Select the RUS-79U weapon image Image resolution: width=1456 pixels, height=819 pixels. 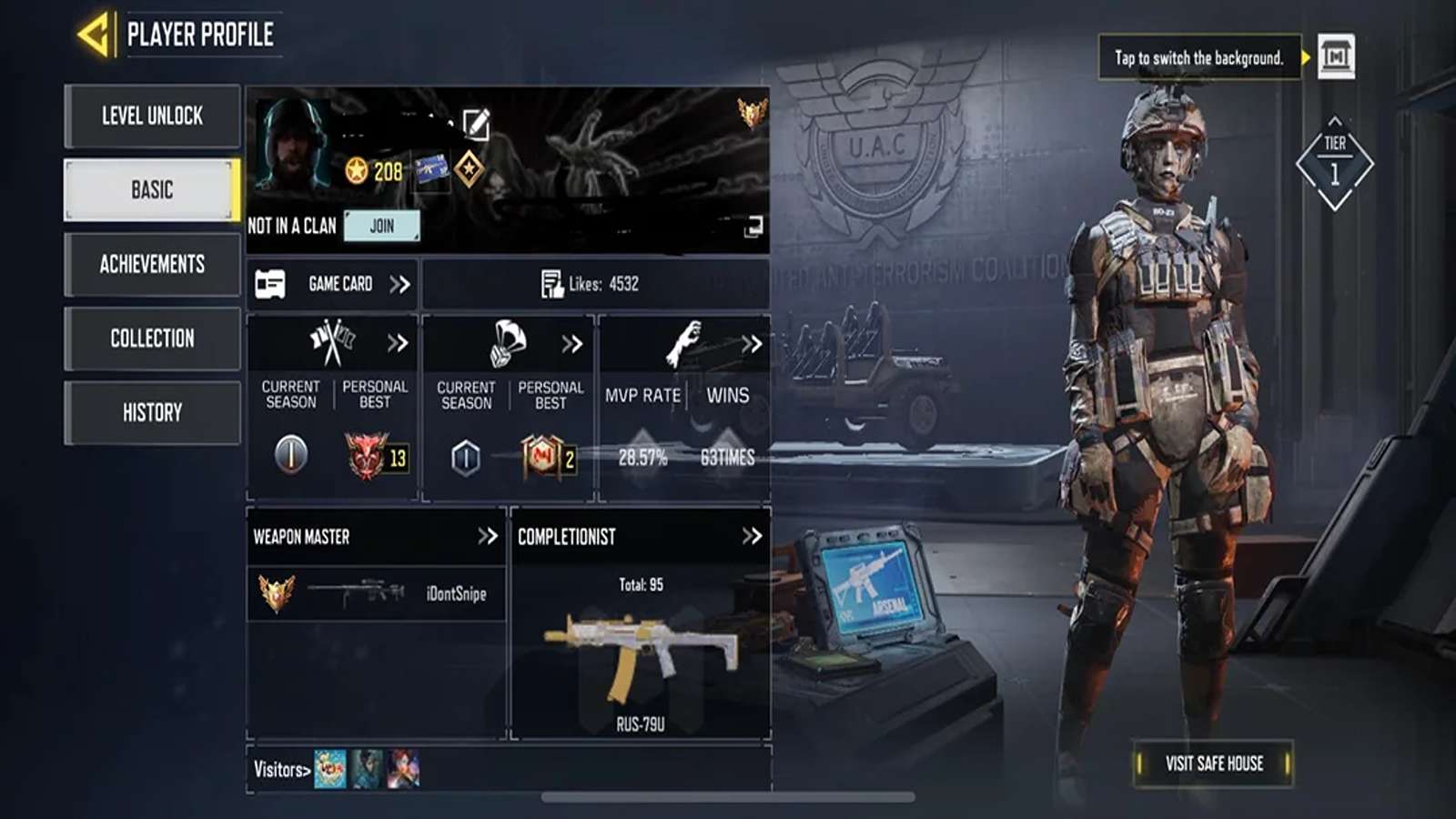[641, 653]
